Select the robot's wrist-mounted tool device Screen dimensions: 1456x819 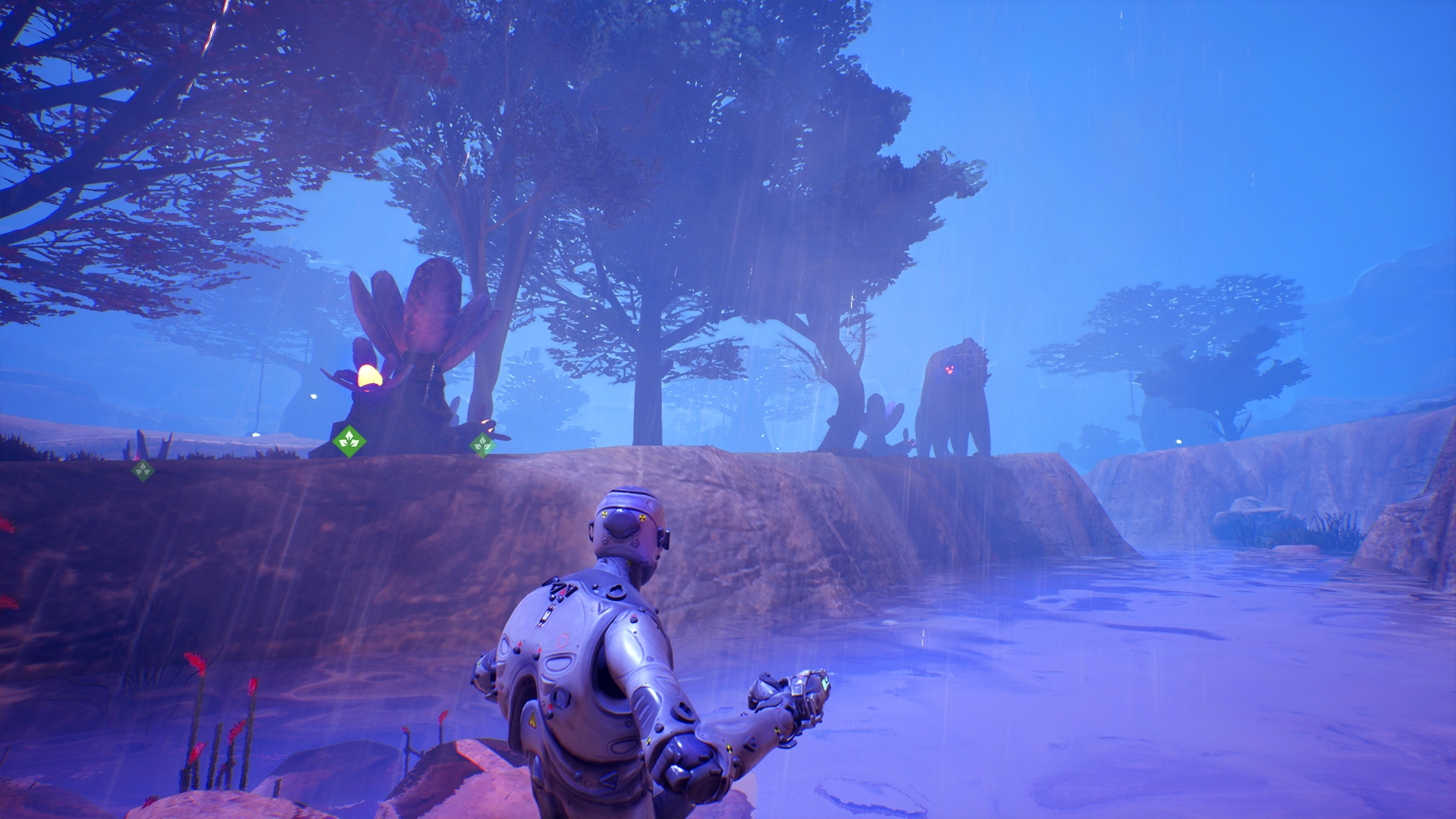point(803,689)
